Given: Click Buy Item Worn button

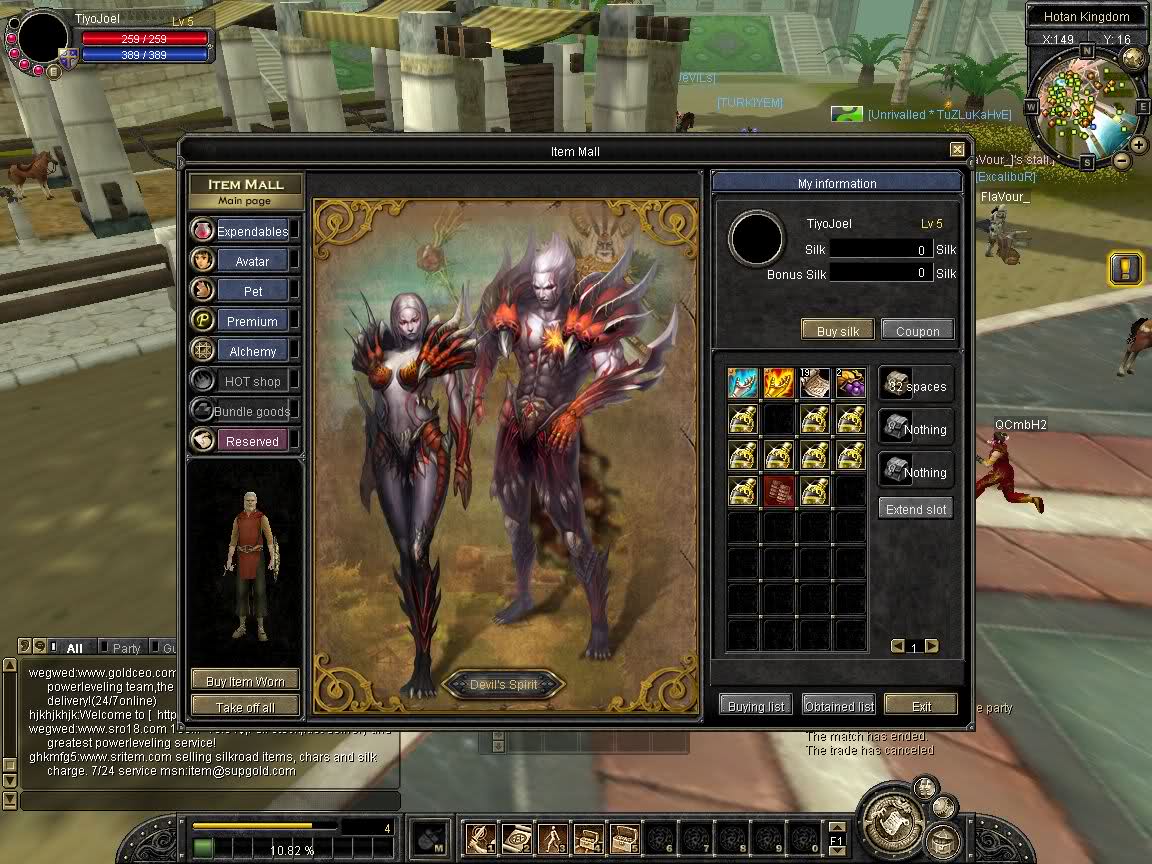Looking at the screenshot, I should click(x=245, y=681).
